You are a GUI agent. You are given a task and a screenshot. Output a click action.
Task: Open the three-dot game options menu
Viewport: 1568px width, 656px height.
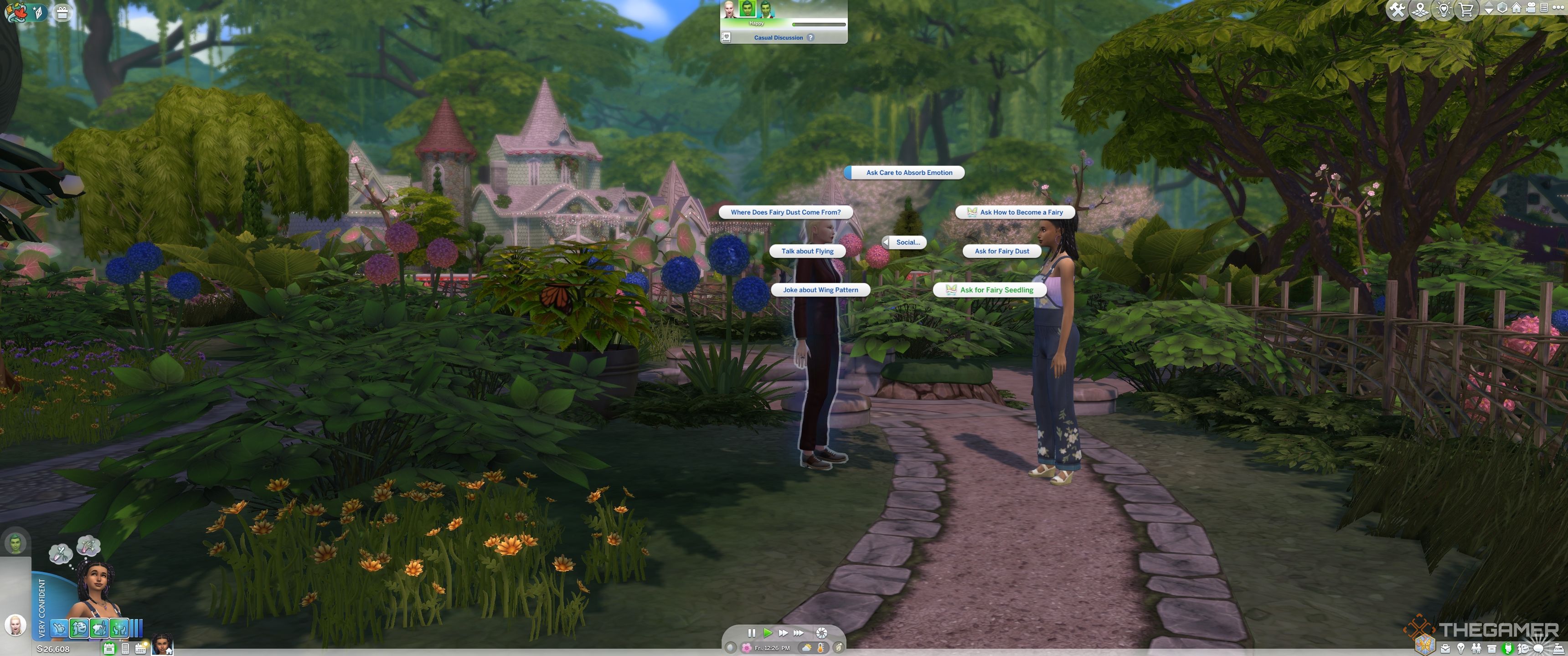pos(1557,8)
